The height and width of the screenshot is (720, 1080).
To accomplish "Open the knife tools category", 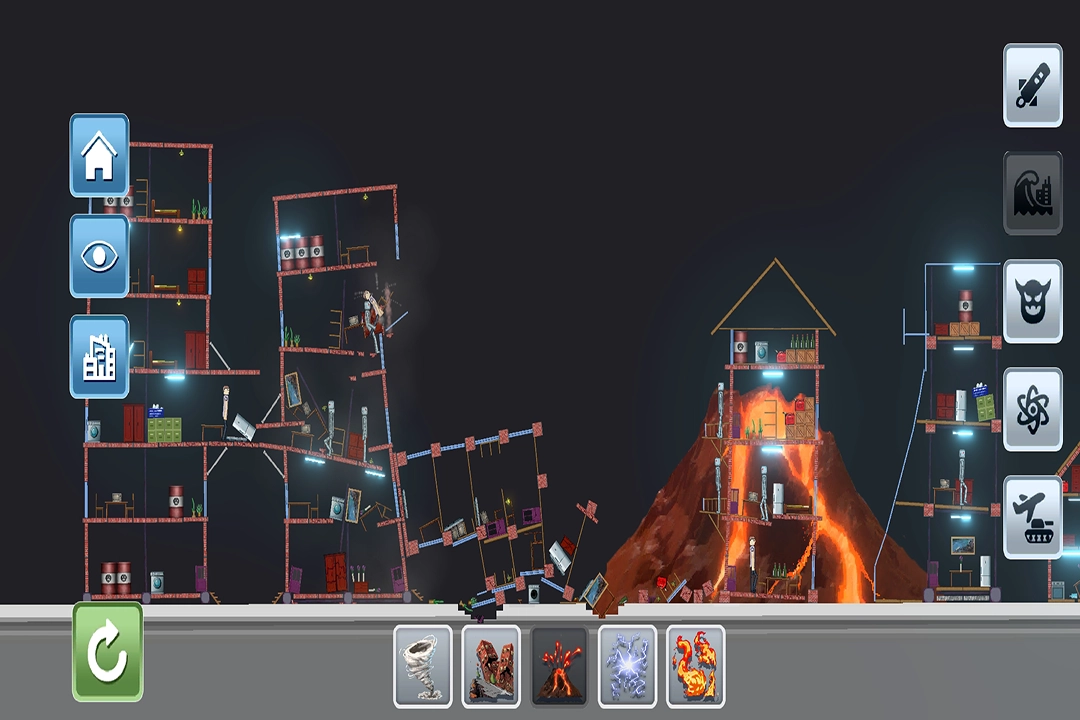I will click(x=1032, y=85).
